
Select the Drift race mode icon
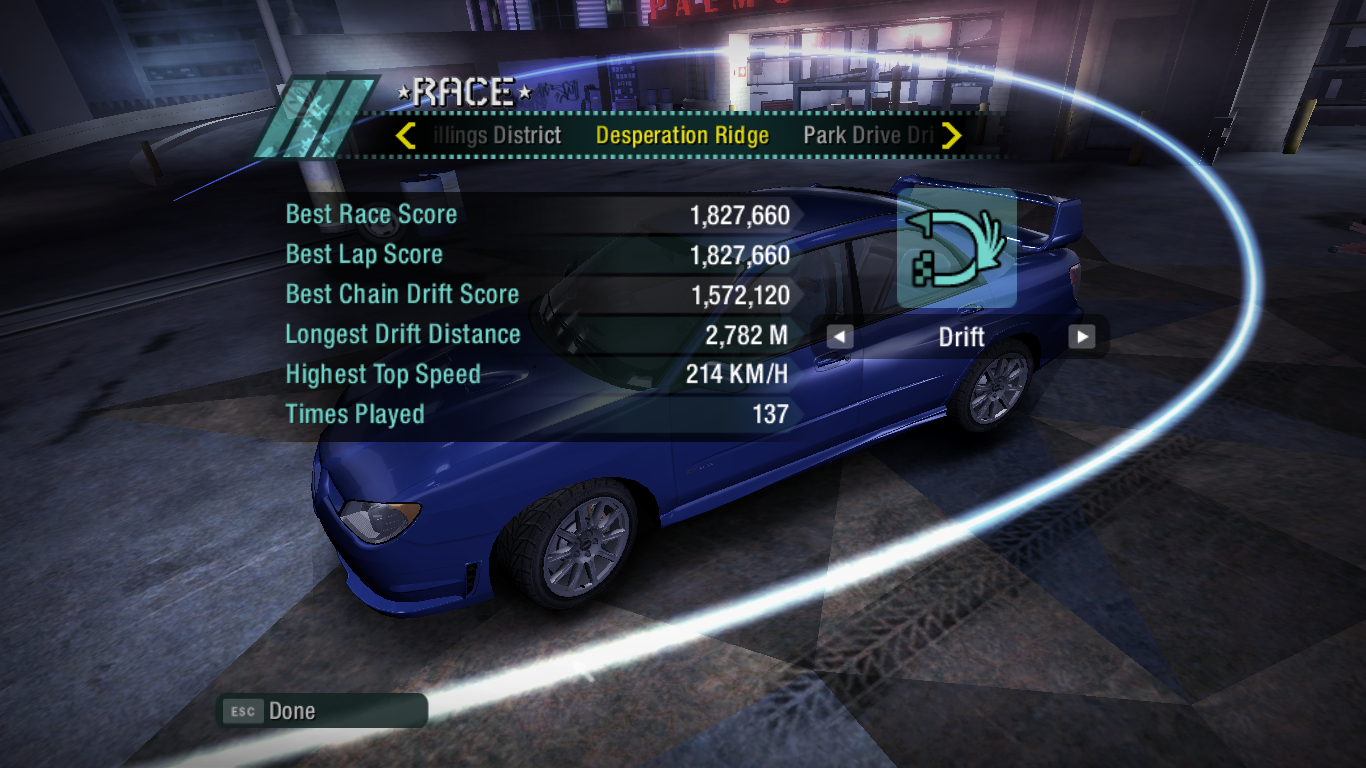957,248
